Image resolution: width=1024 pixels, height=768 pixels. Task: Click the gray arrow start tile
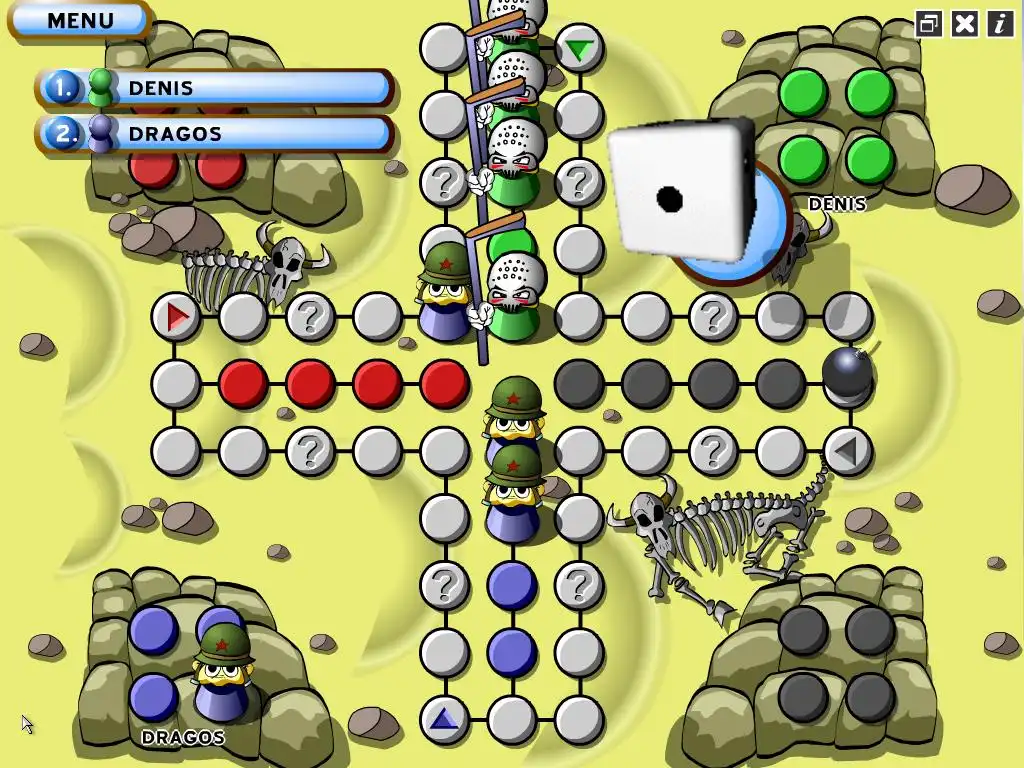(x=846, y=451)
